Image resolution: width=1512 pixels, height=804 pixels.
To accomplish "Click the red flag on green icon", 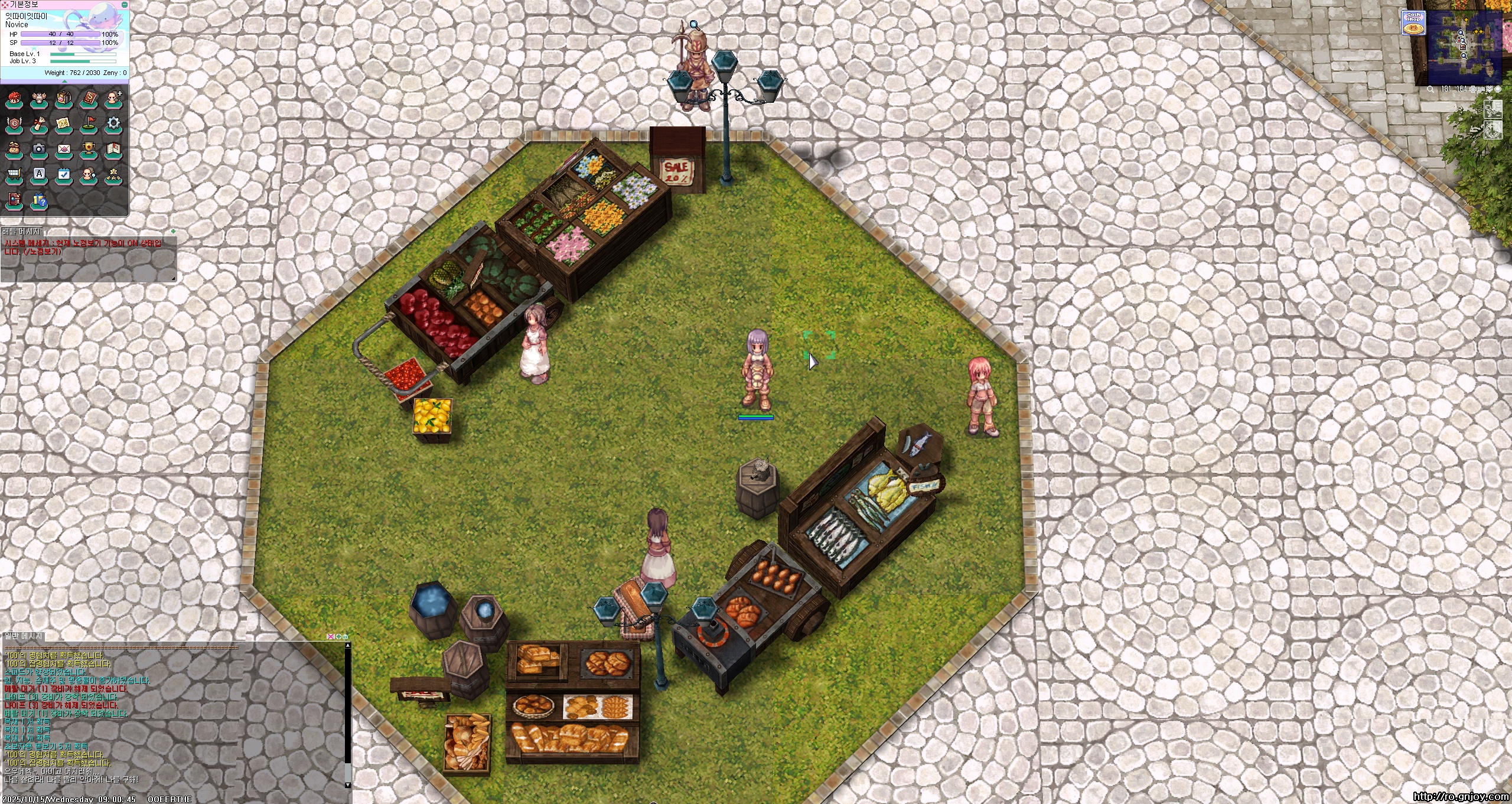I will tap(89, 124).
